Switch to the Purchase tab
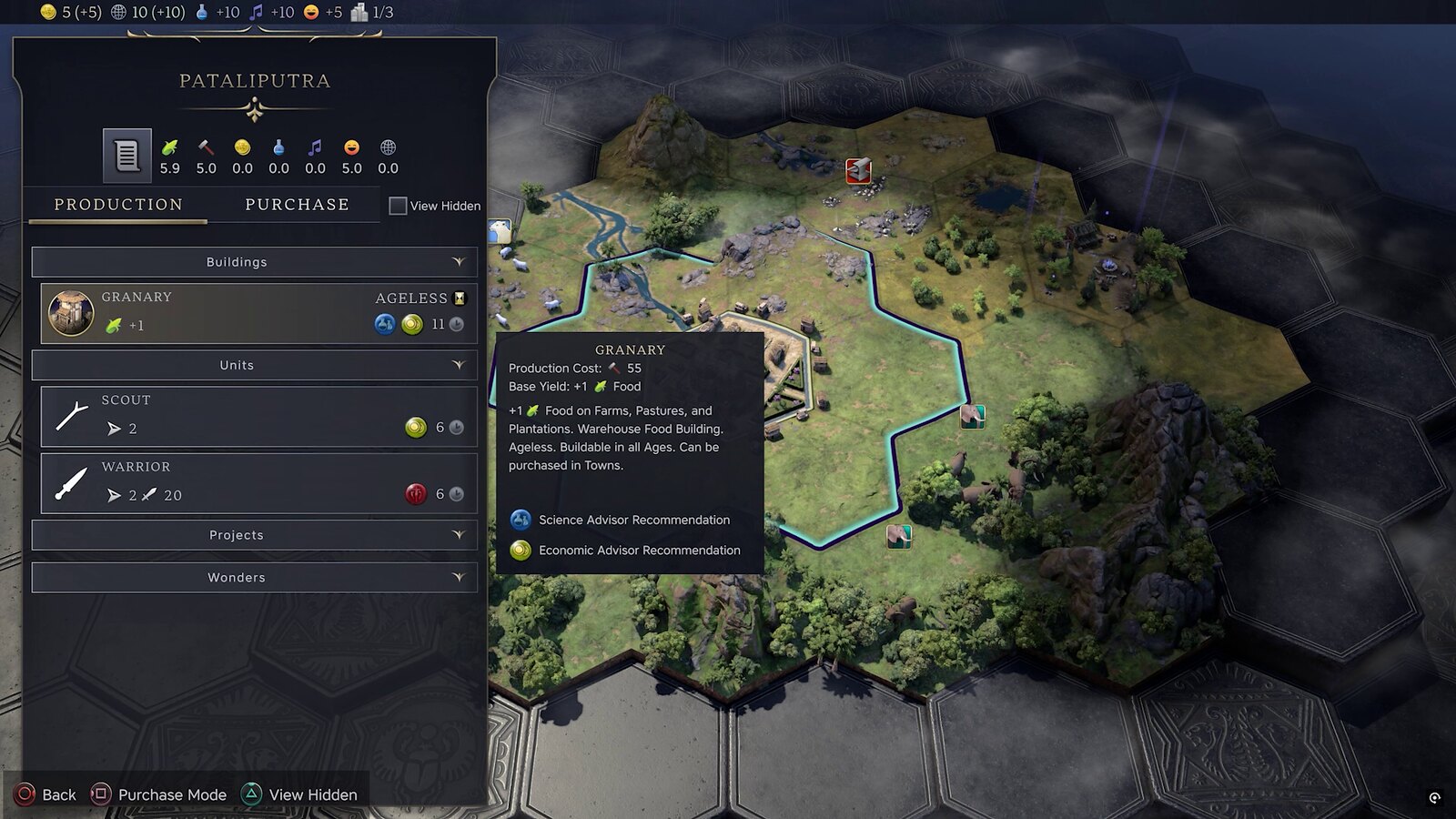 [x=297, y=205]
